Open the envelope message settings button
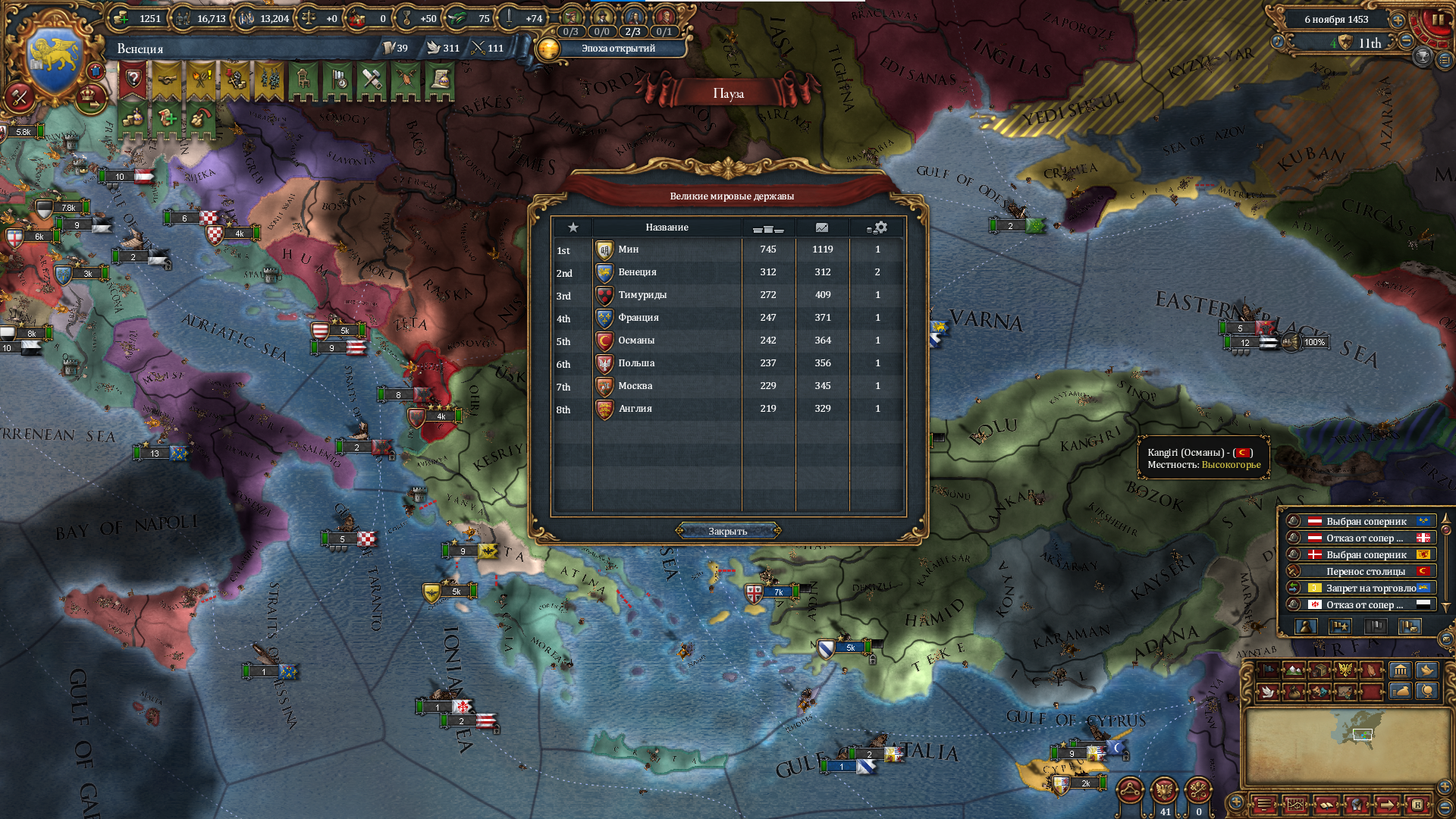The height and width of the screenshot is (819, 1456). (1445, 639)
